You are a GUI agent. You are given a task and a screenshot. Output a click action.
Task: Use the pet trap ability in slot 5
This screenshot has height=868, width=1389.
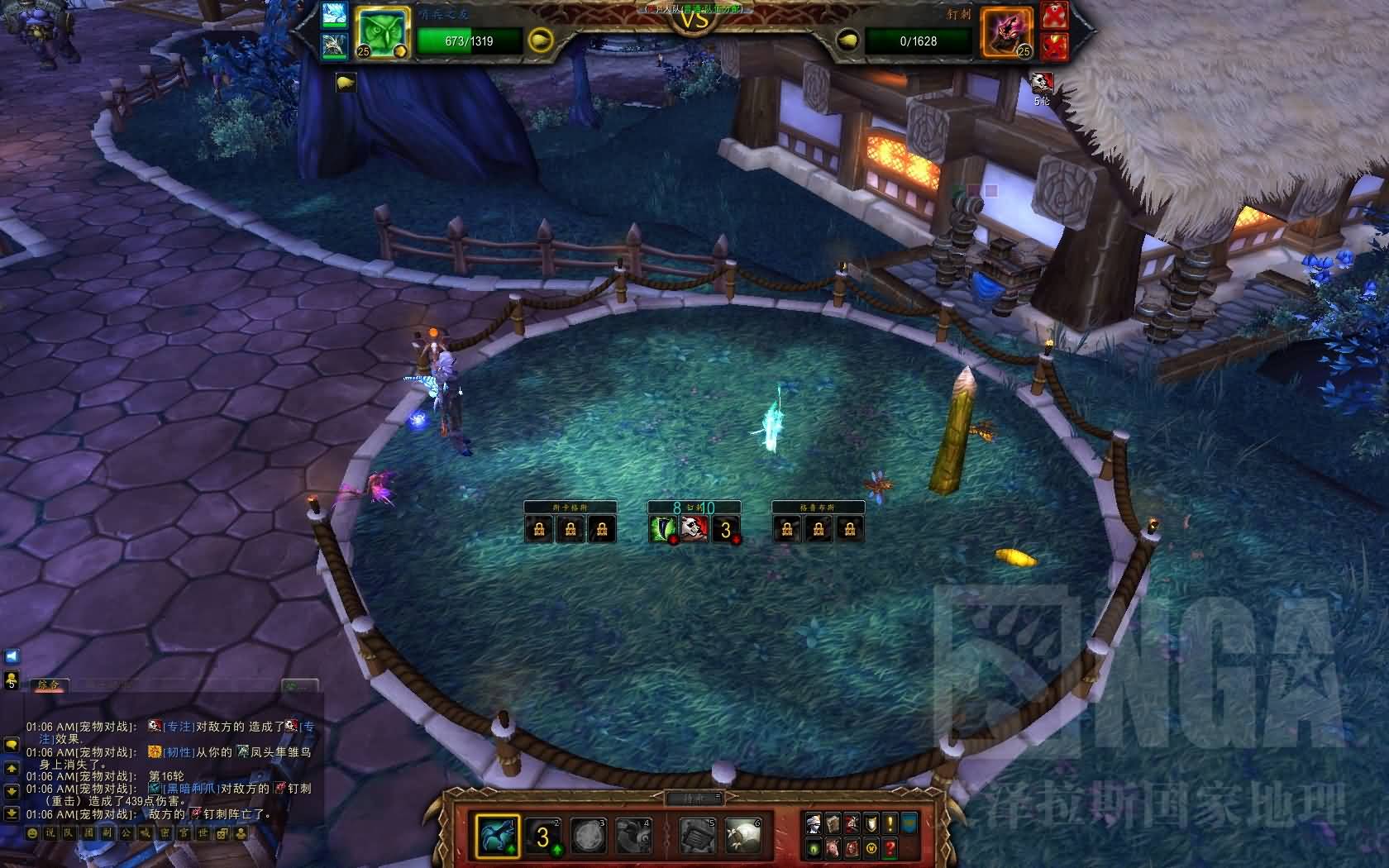click(698, 835)
